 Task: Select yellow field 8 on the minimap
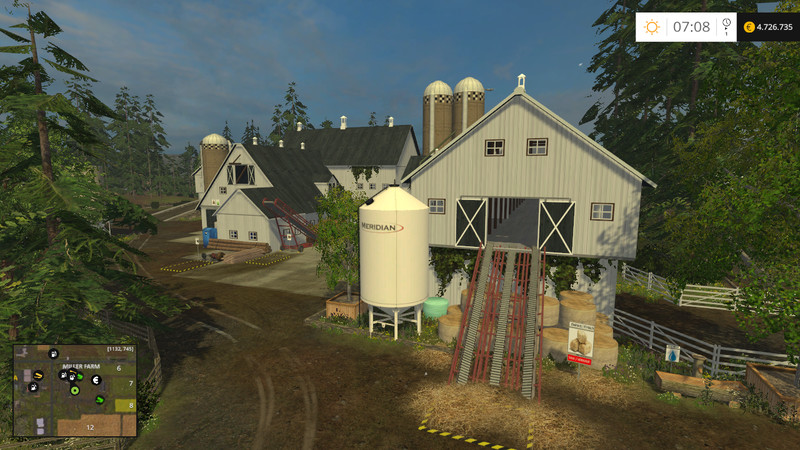130,405
